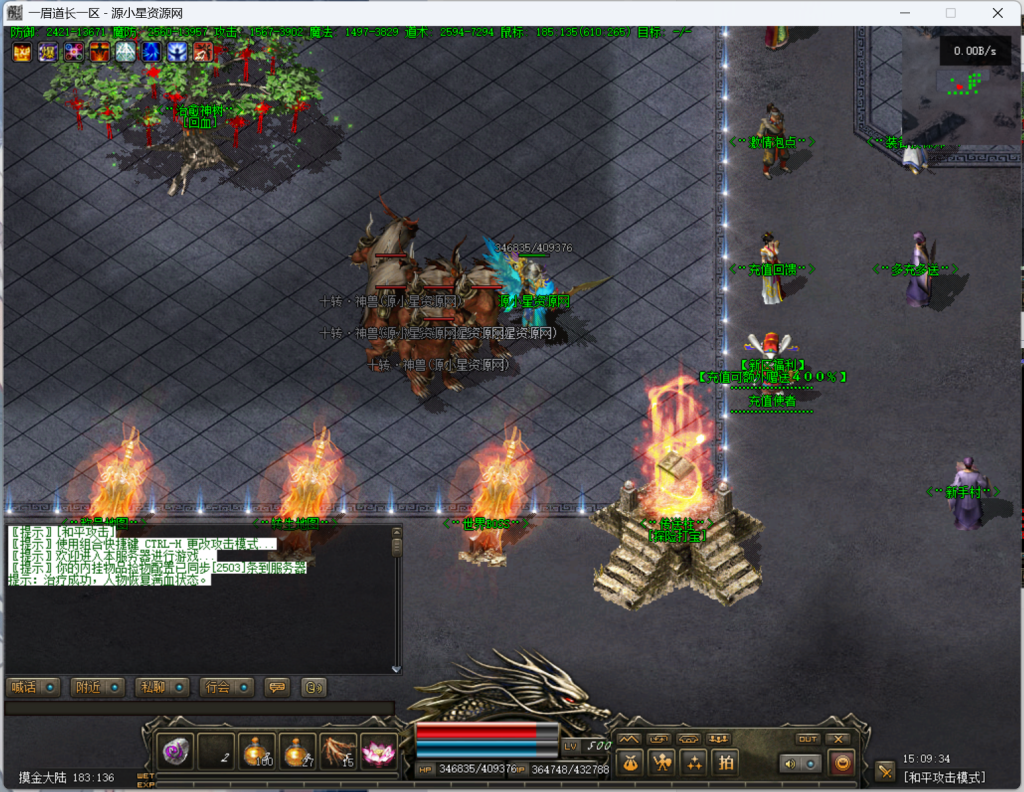The height and width of the screenshot is (792, 1024).
Task: Click the X exit button on HUD panel
Action: pyautogui.click(x=840, y=739)
